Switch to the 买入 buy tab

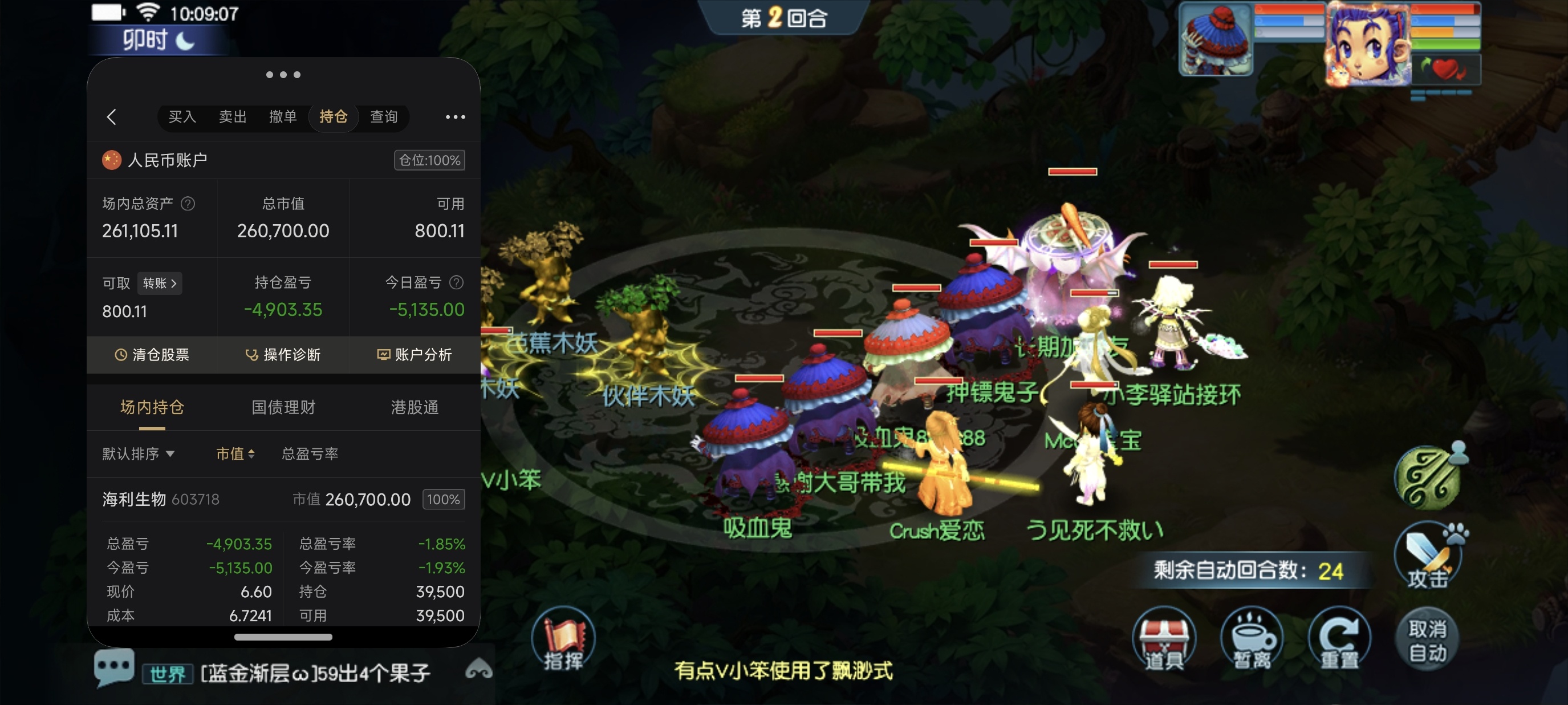[182, 116]
